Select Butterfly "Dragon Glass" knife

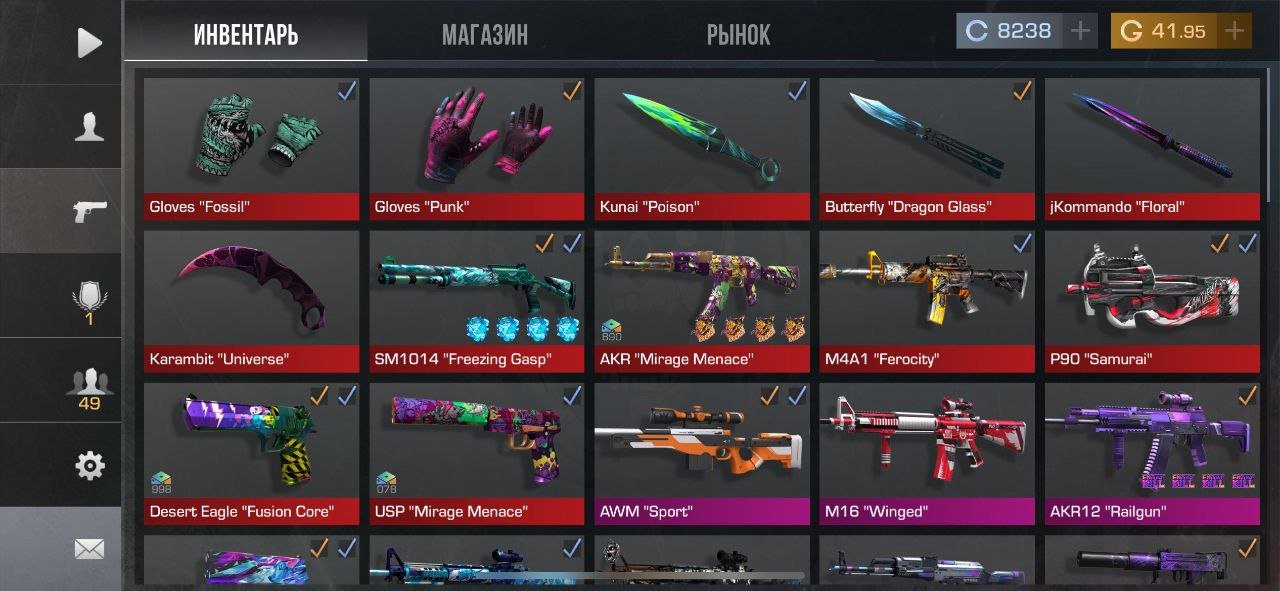(x=927, y=149)
